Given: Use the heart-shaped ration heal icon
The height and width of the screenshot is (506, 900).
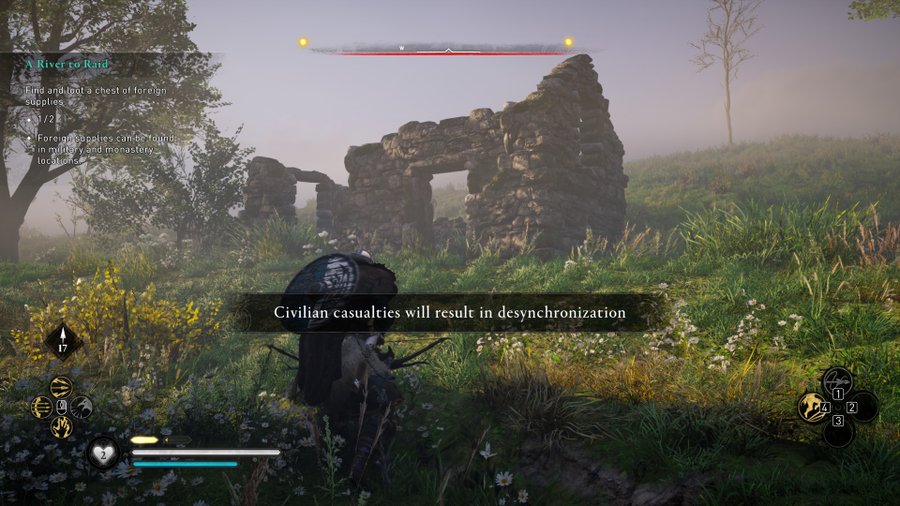Looking at the screenshot, I should click(x=103, y=452).
